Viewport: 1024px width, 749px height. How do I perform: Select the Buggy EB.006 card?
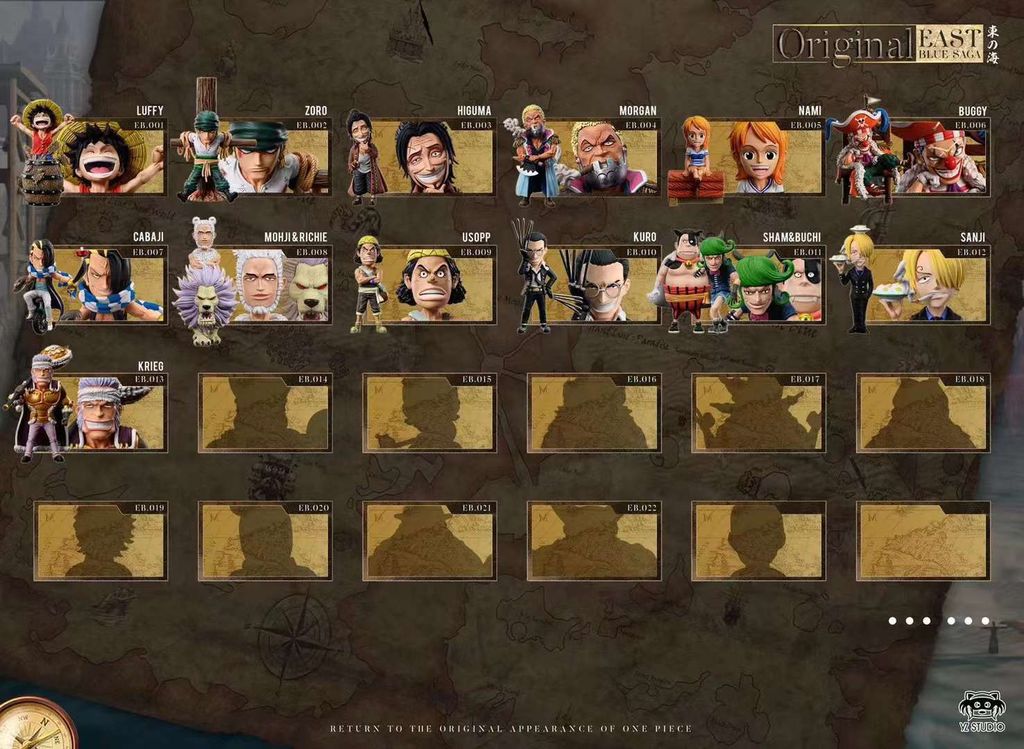tap(923, 157)
